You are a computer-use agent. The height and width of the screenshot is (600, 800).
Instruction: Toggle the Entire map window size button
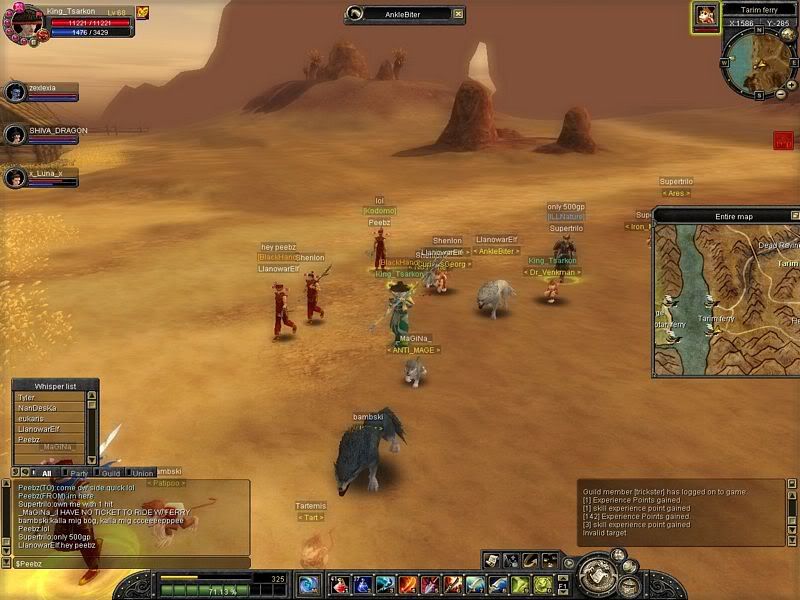(794, 215)
